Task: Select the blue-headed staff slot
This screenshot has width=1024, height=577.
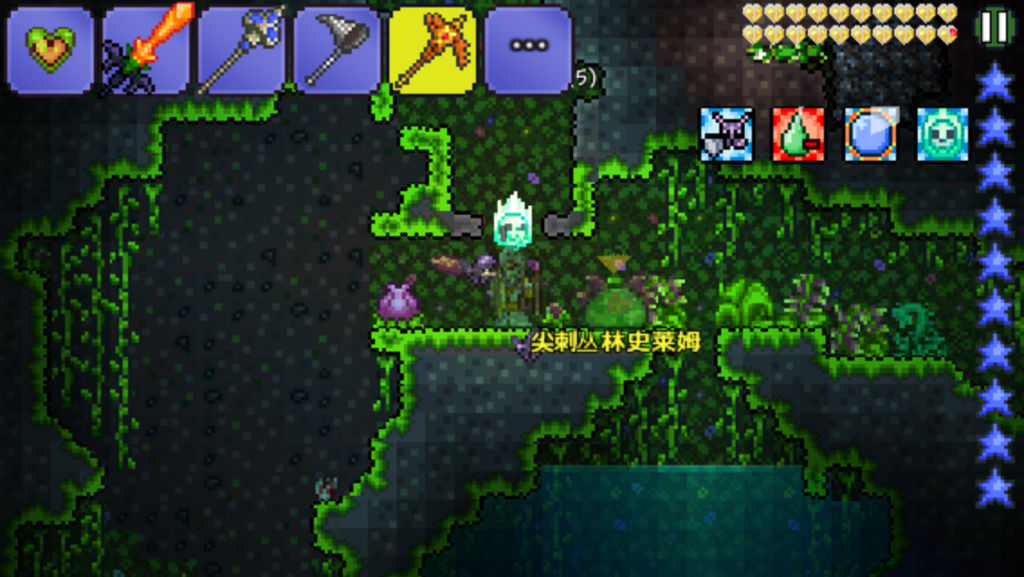Action: [241, 49]
